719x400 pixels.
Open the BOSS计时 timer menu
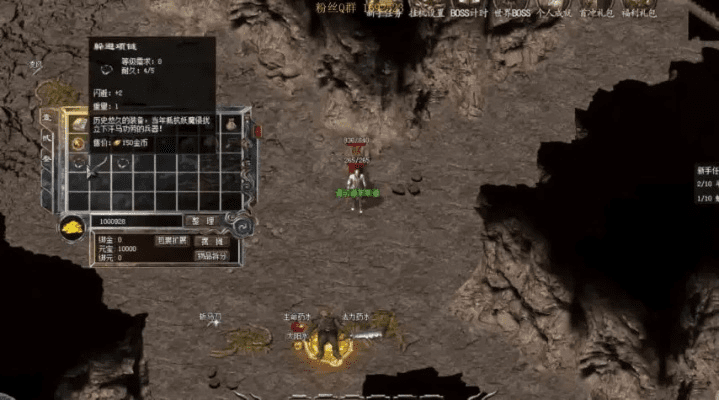(x=468, y=14)
